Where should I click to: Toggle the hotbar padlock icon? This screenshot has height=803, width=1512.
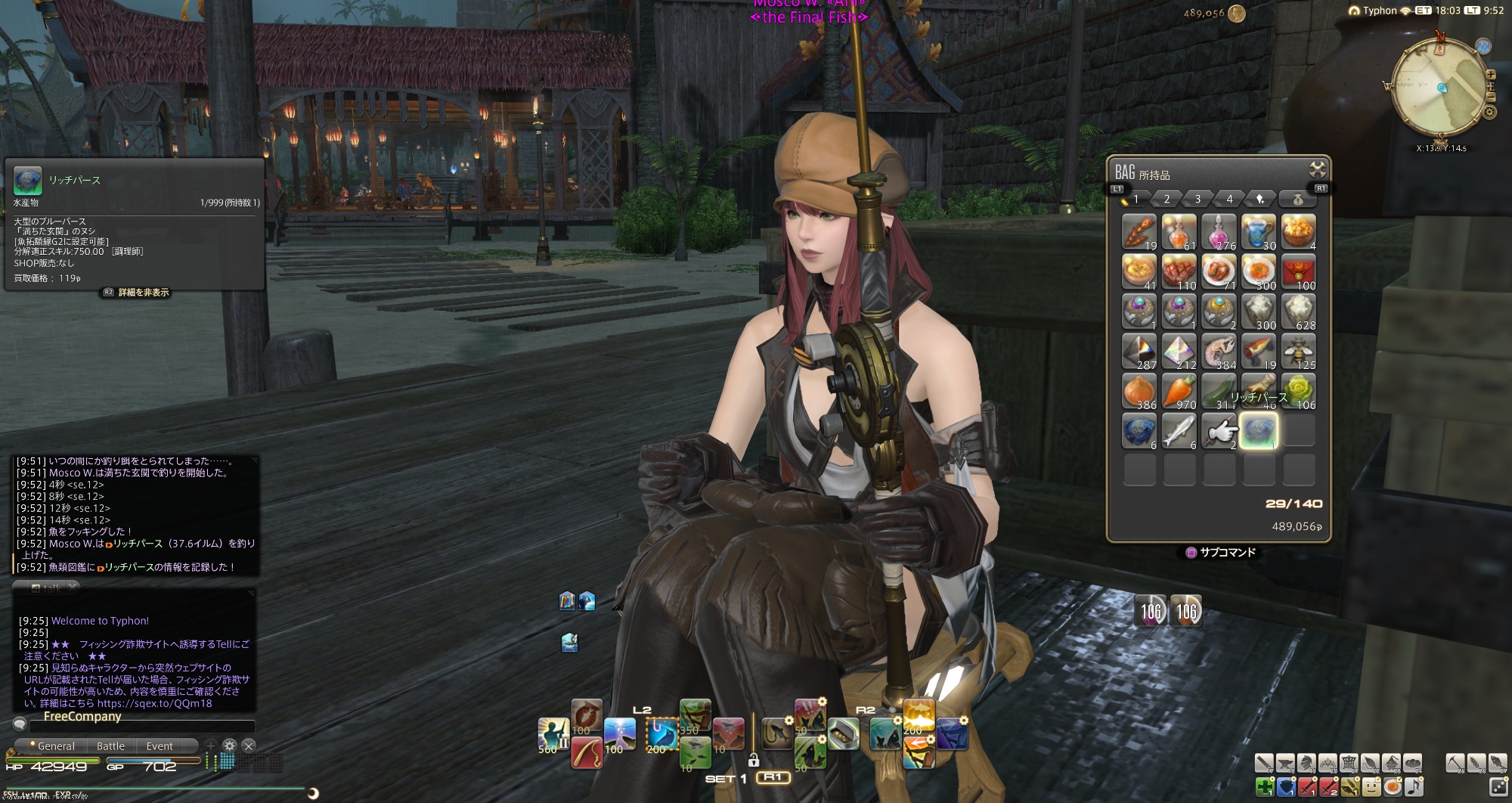753,760
